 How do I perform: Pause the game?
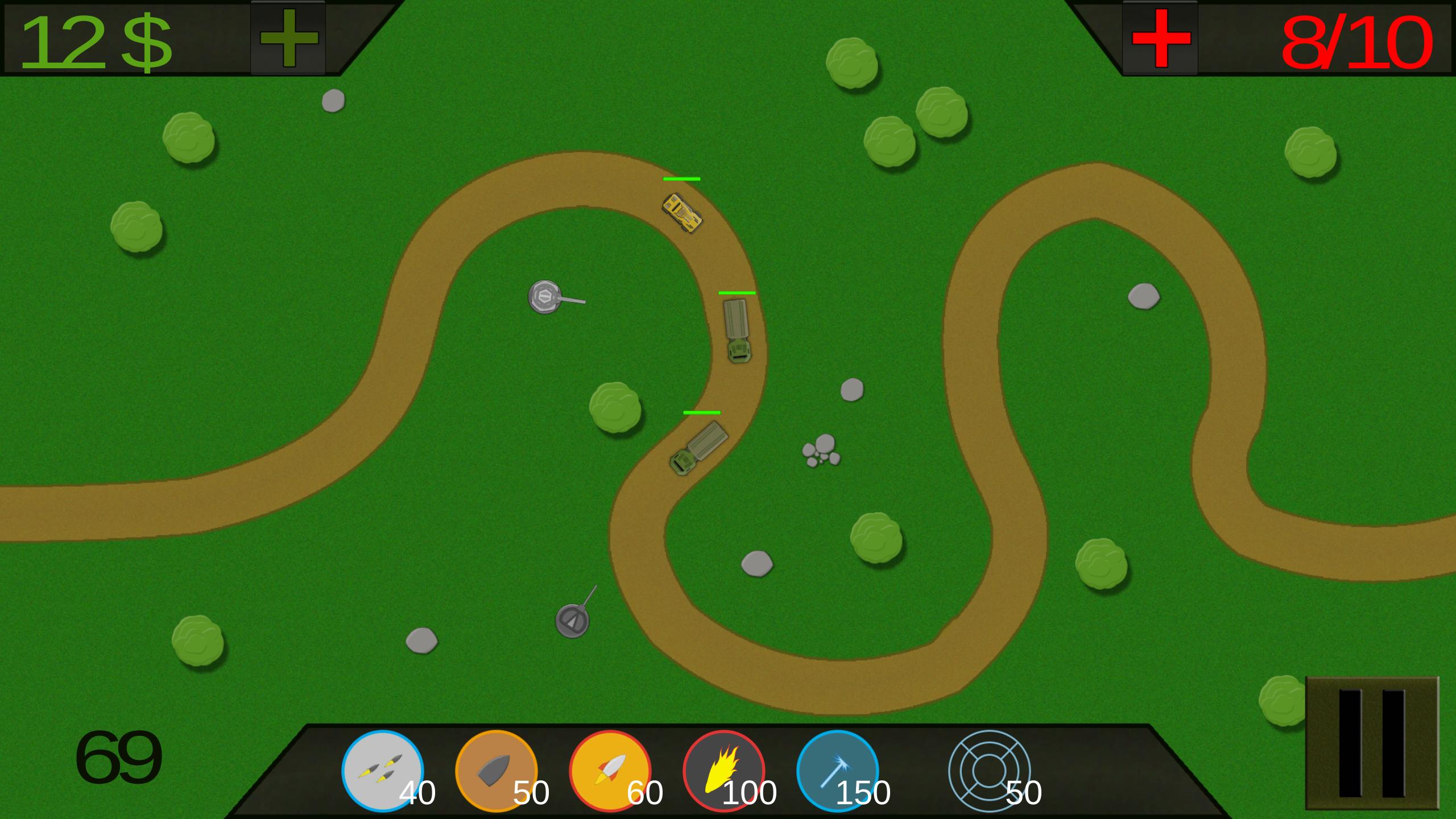click(x=1372, y=743)
